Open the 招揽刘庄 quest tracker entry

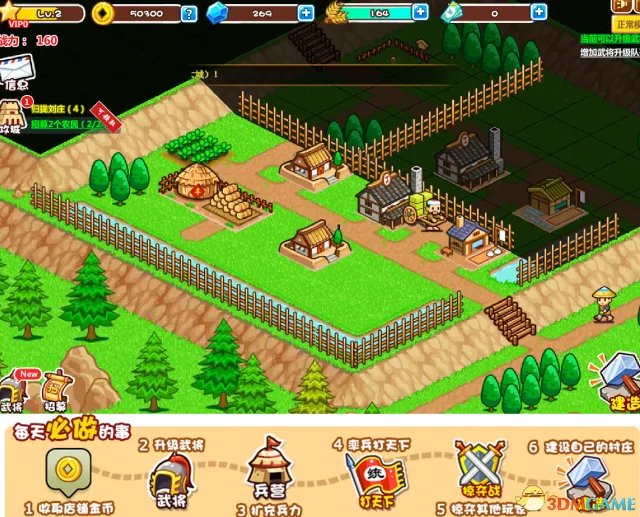(x=62, y=108)
